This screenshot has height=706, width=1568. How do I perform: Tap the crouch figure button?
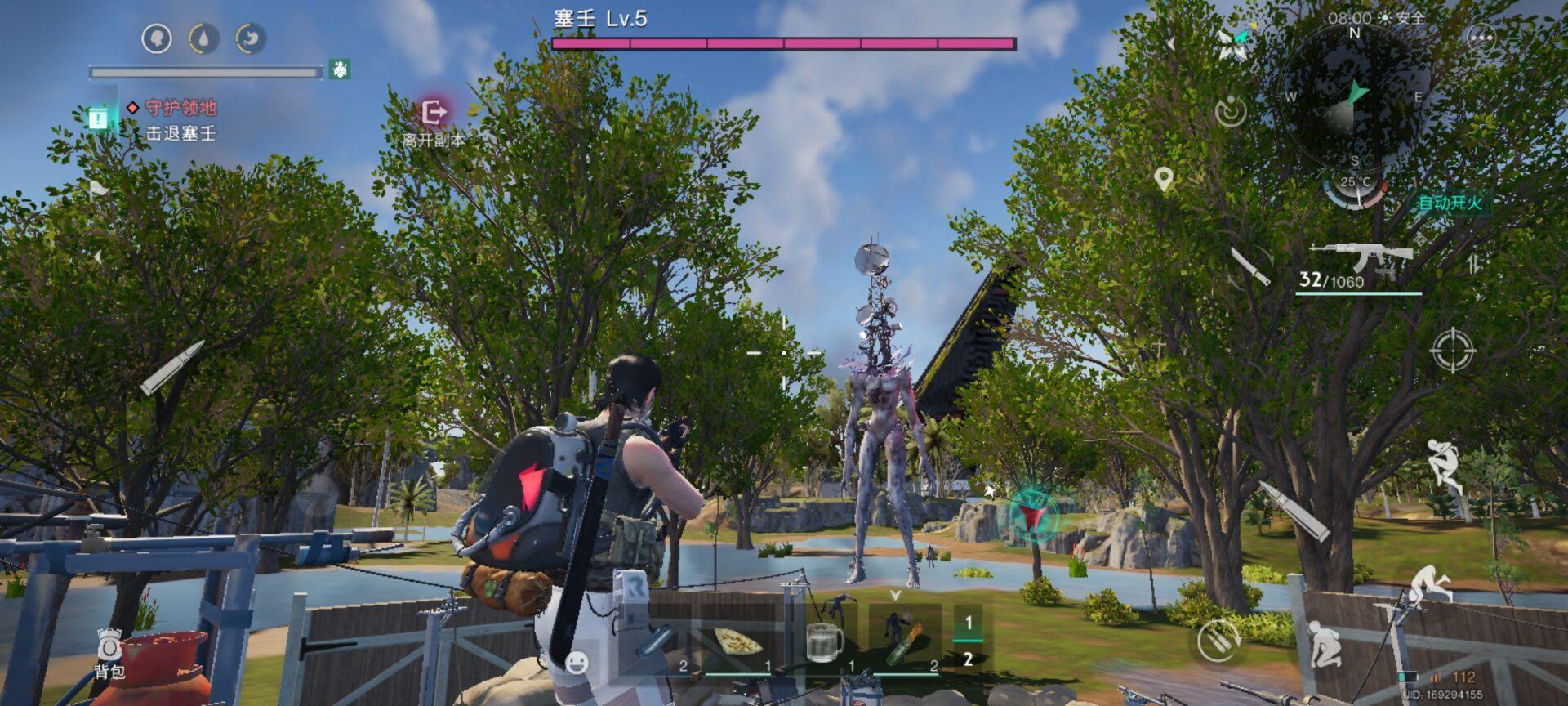1321,646
